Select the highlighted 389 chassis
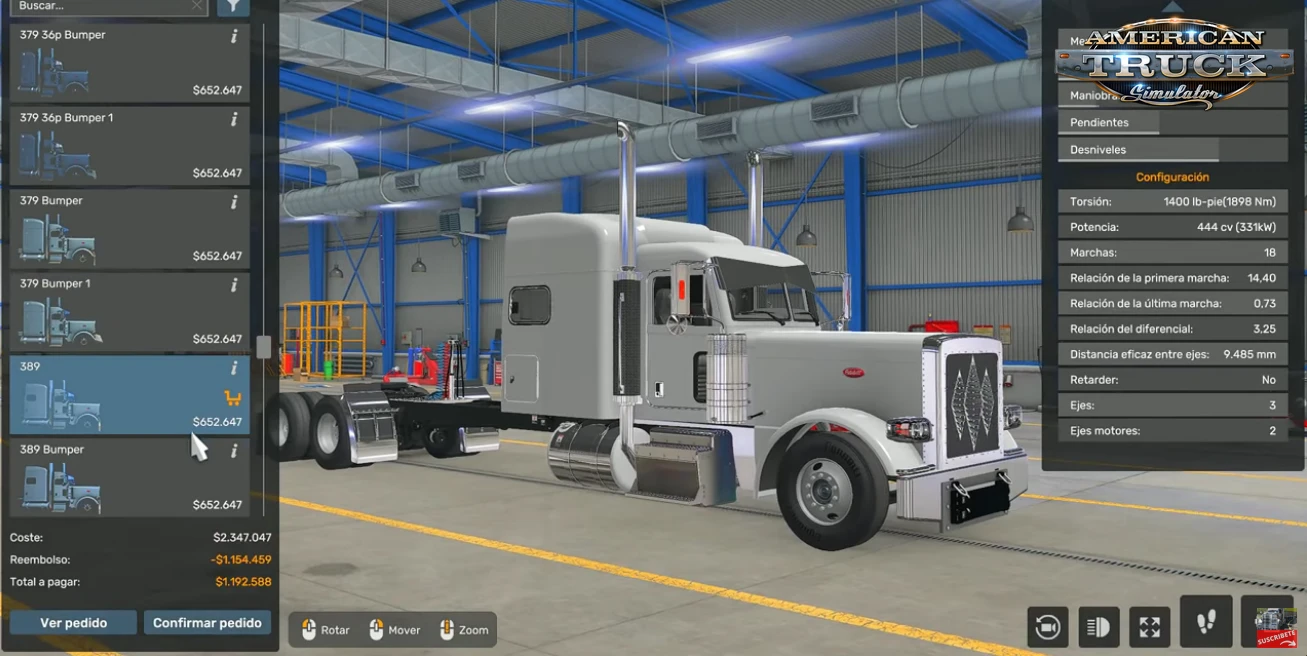Viewport: 1307px width, 656px height. (129, 394)
